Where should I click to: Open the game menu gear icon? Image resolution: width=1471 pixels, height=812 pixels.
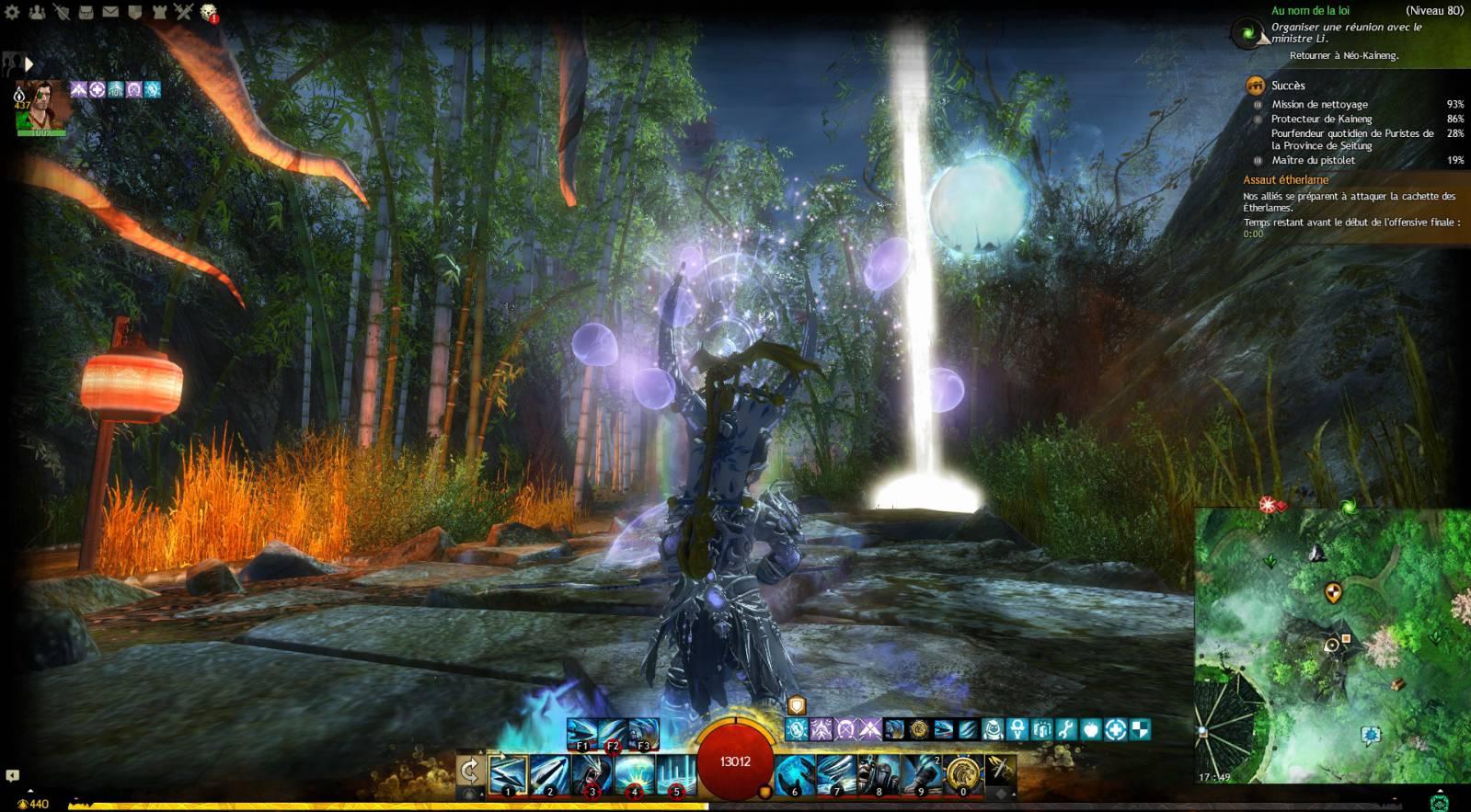point(13,12)
